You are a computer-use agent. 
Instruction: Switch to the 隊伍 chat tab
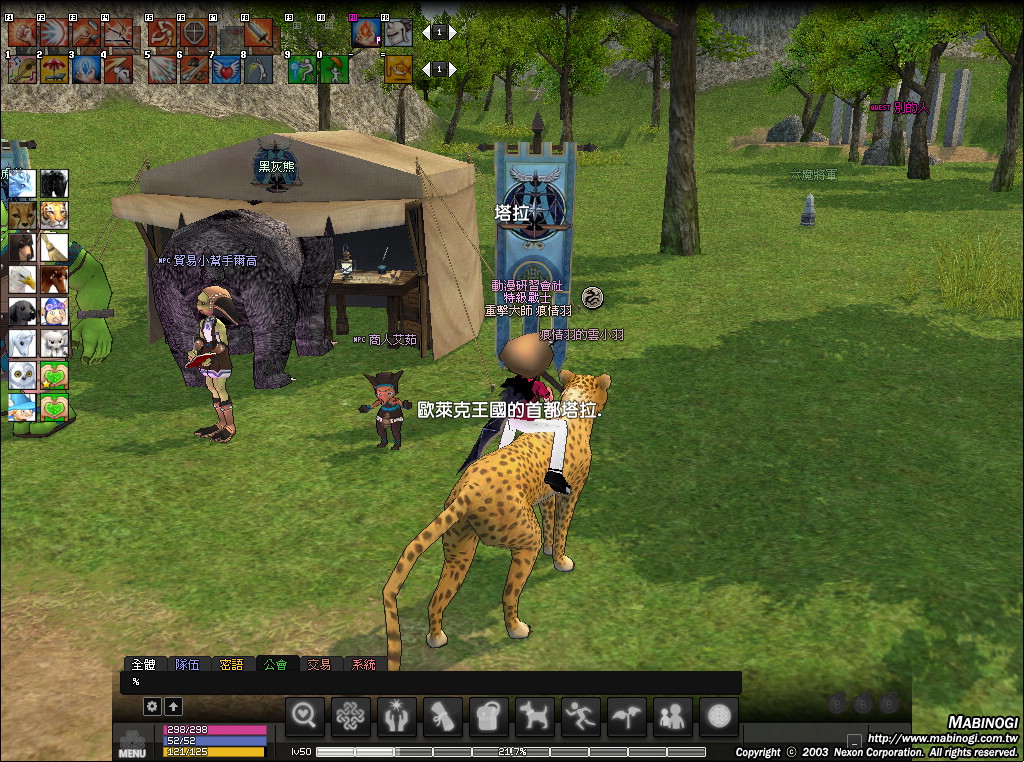coord(187,664)
